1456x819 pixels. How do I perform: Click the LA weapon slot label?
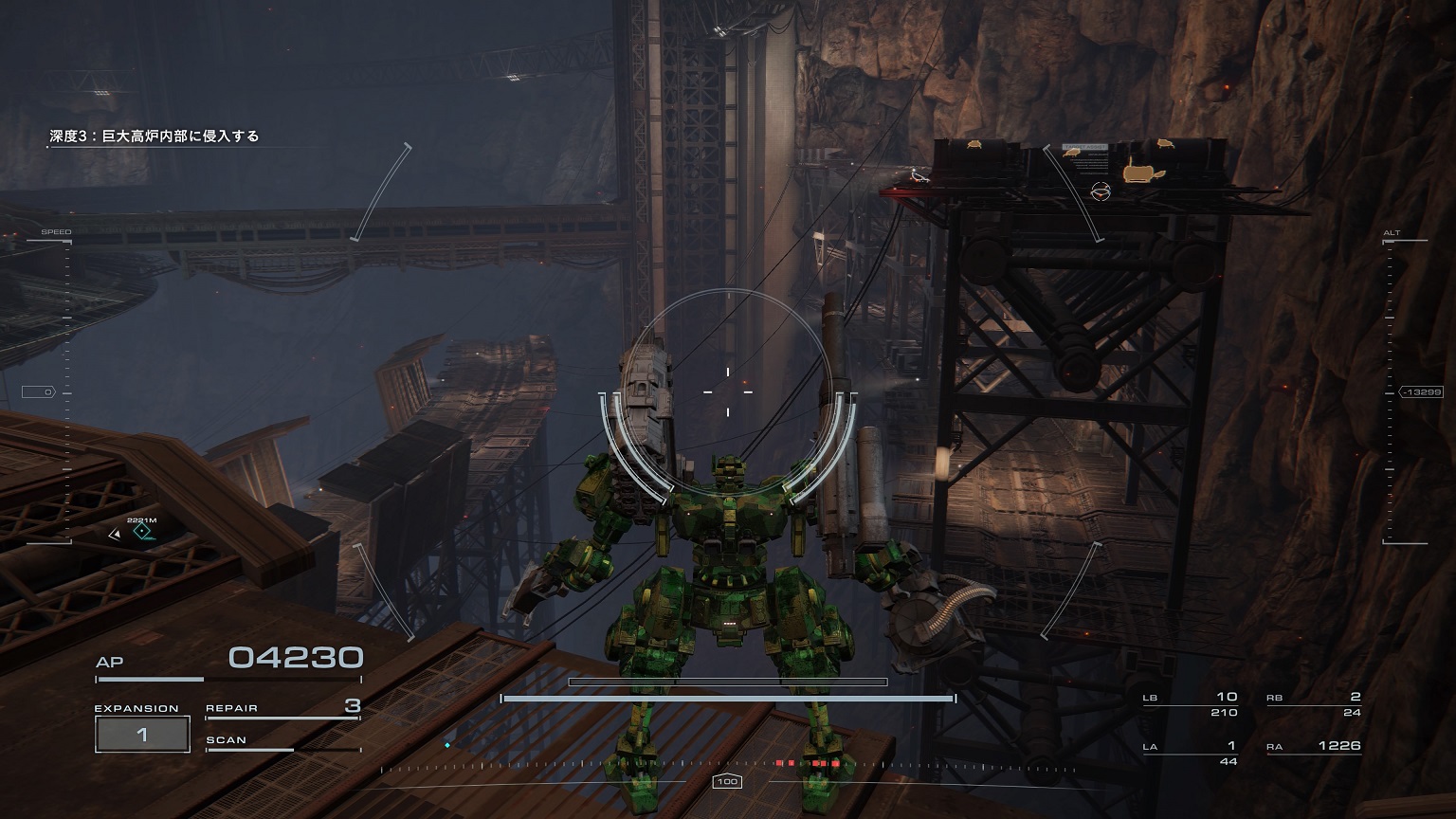click(1150, 746)
